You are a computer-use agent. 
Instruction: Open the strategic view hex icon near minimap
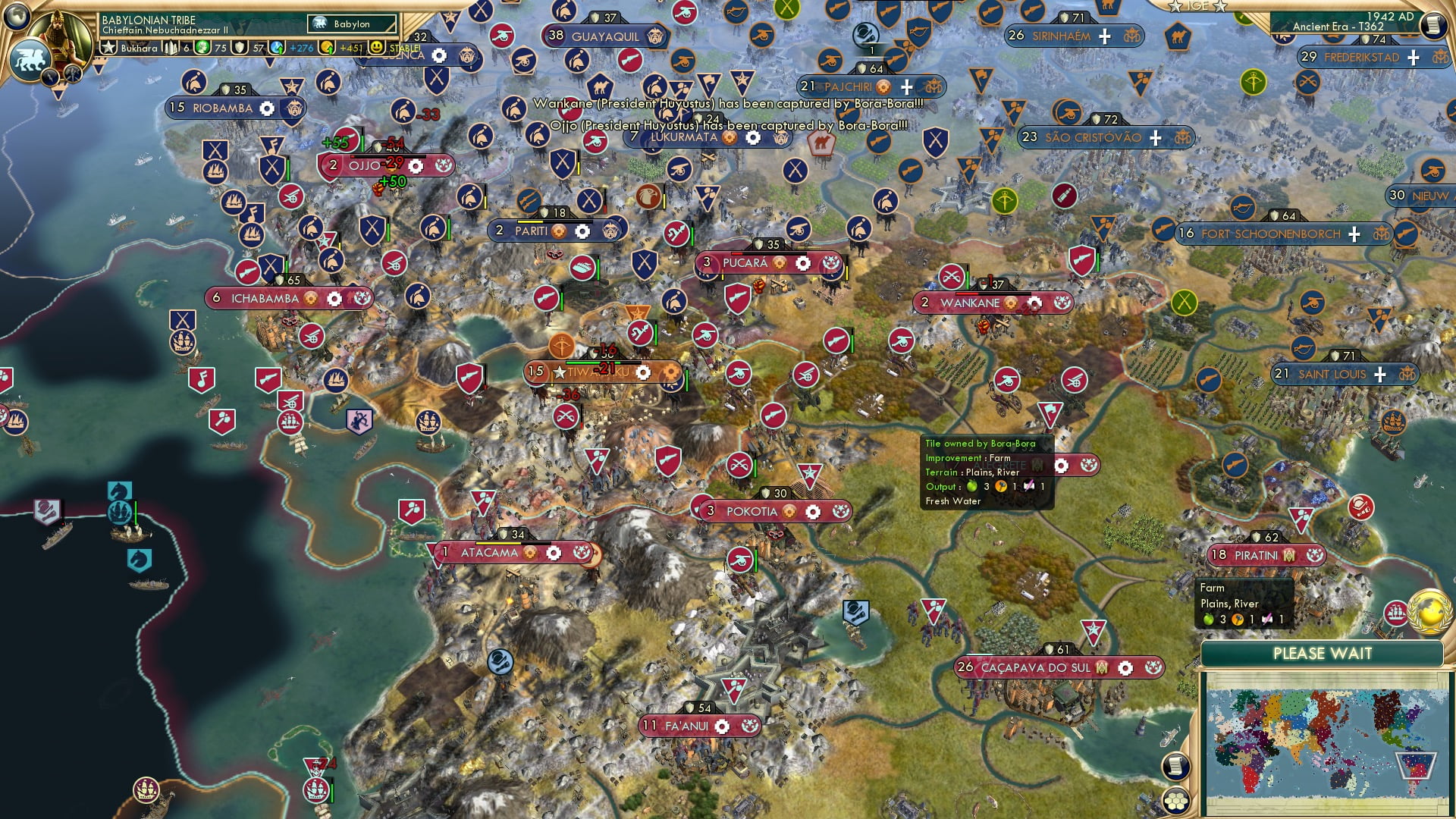(1176, 802)
